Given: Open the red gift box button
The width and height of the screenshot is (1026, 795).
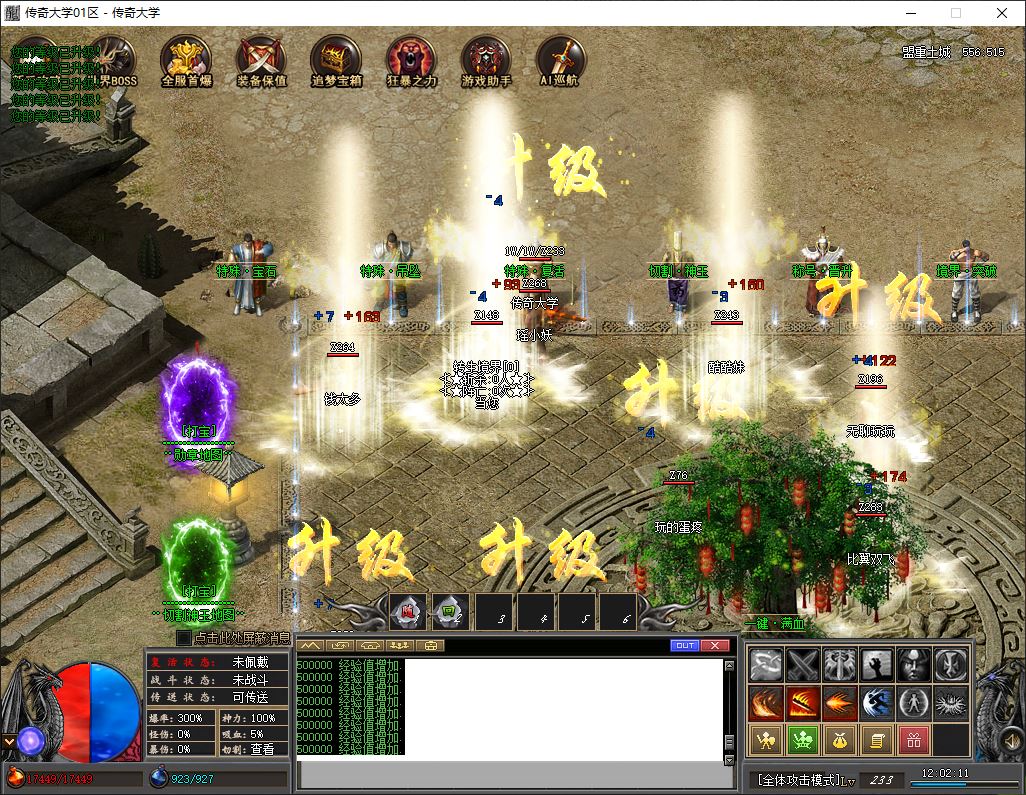Looking at the screenshot, I should tap(912, 740).
